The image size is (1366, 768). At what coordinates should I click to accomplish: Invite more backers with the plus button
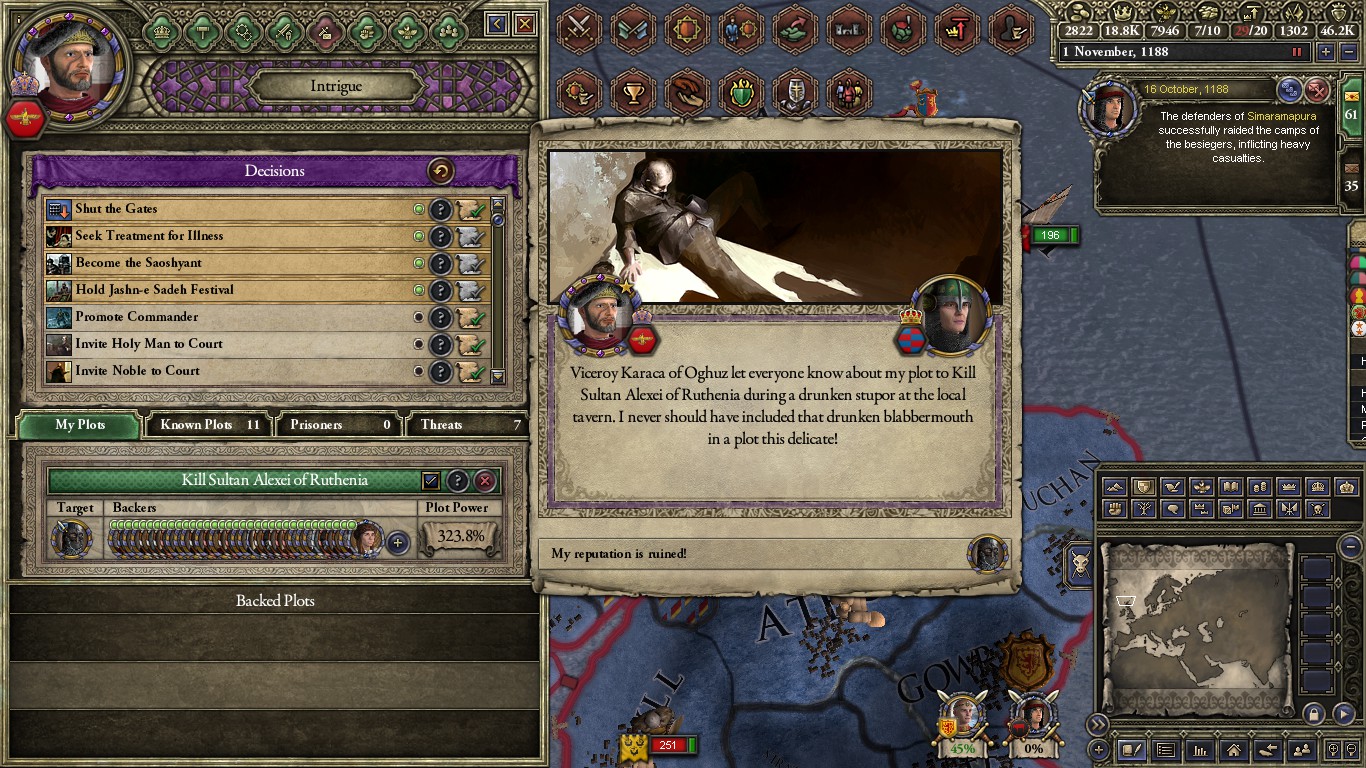point(398,543)
